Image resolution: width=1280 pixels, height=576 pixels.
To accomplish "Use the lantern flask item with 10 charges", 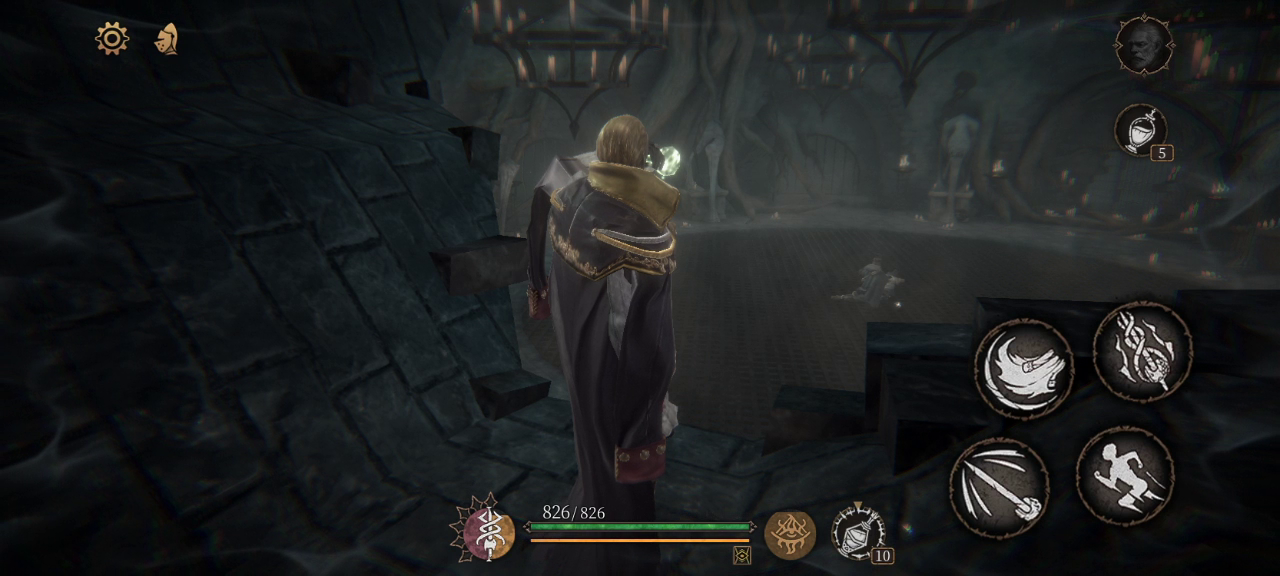I will (x=857, y=532).
